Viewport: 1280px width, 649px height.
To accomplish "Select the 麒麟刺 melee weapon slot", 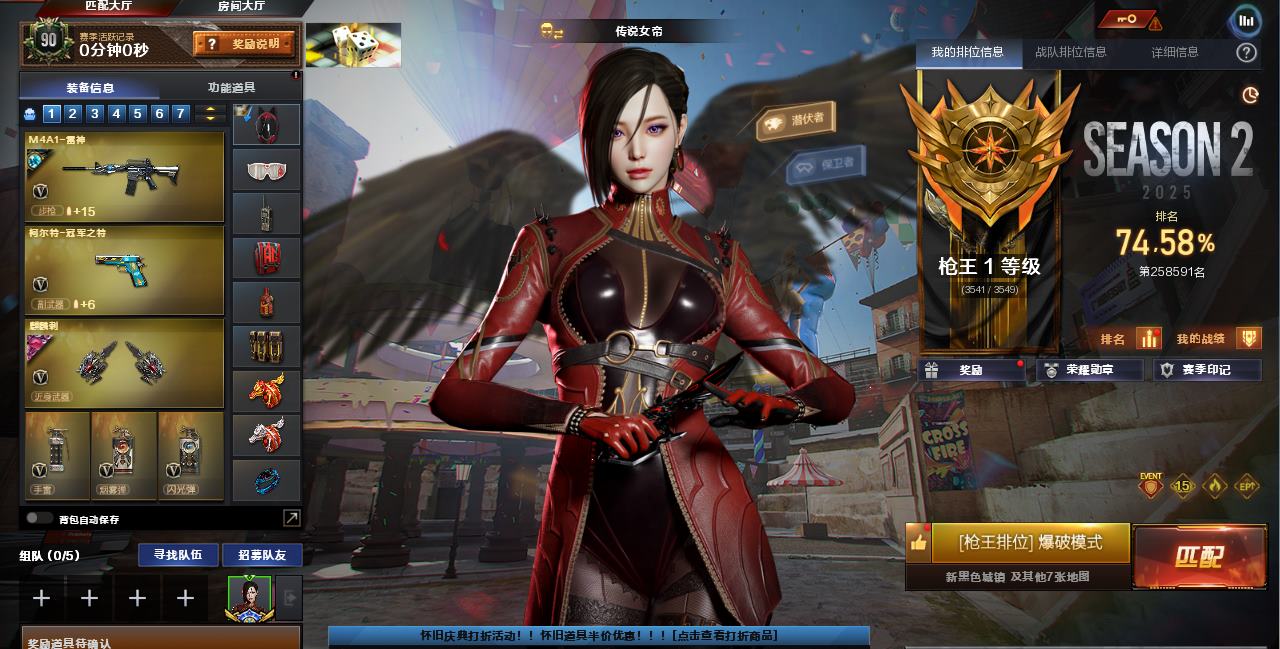I will 124,363.
